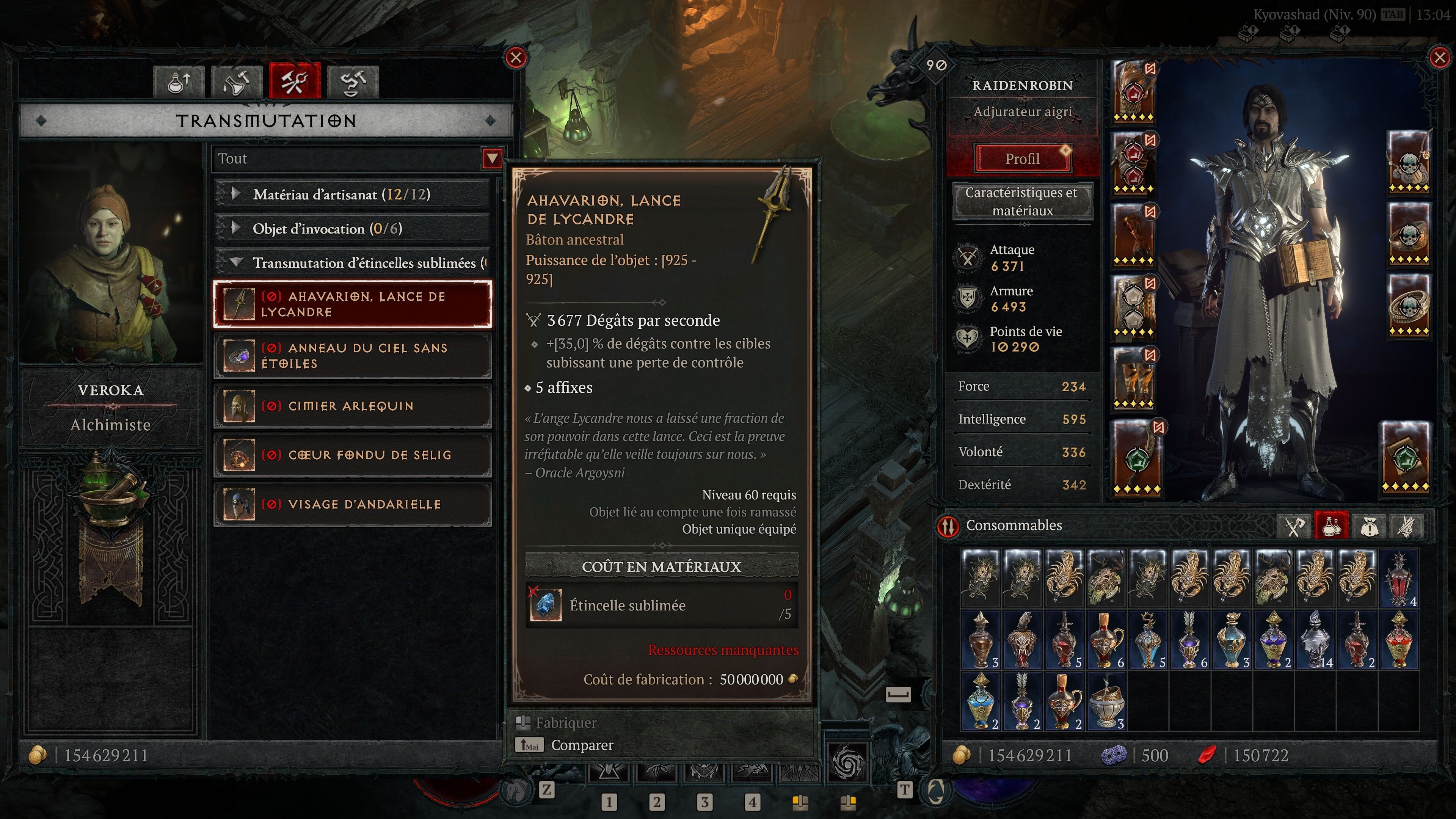Select Ahavarion, Lance de Lycandre recipe
1456x819 pixels.
[352, 304]
